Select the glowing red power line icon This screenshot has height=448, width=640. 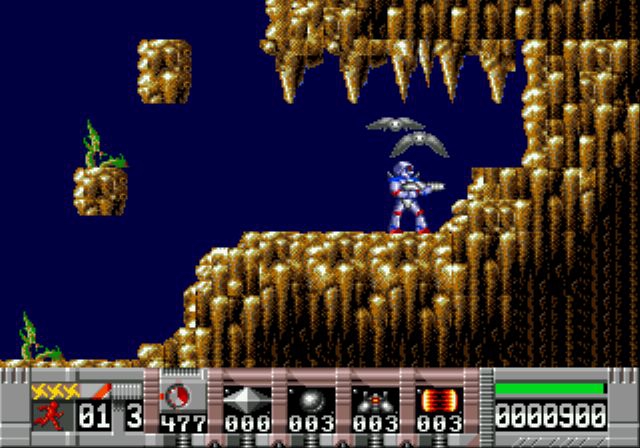point(439,398)
